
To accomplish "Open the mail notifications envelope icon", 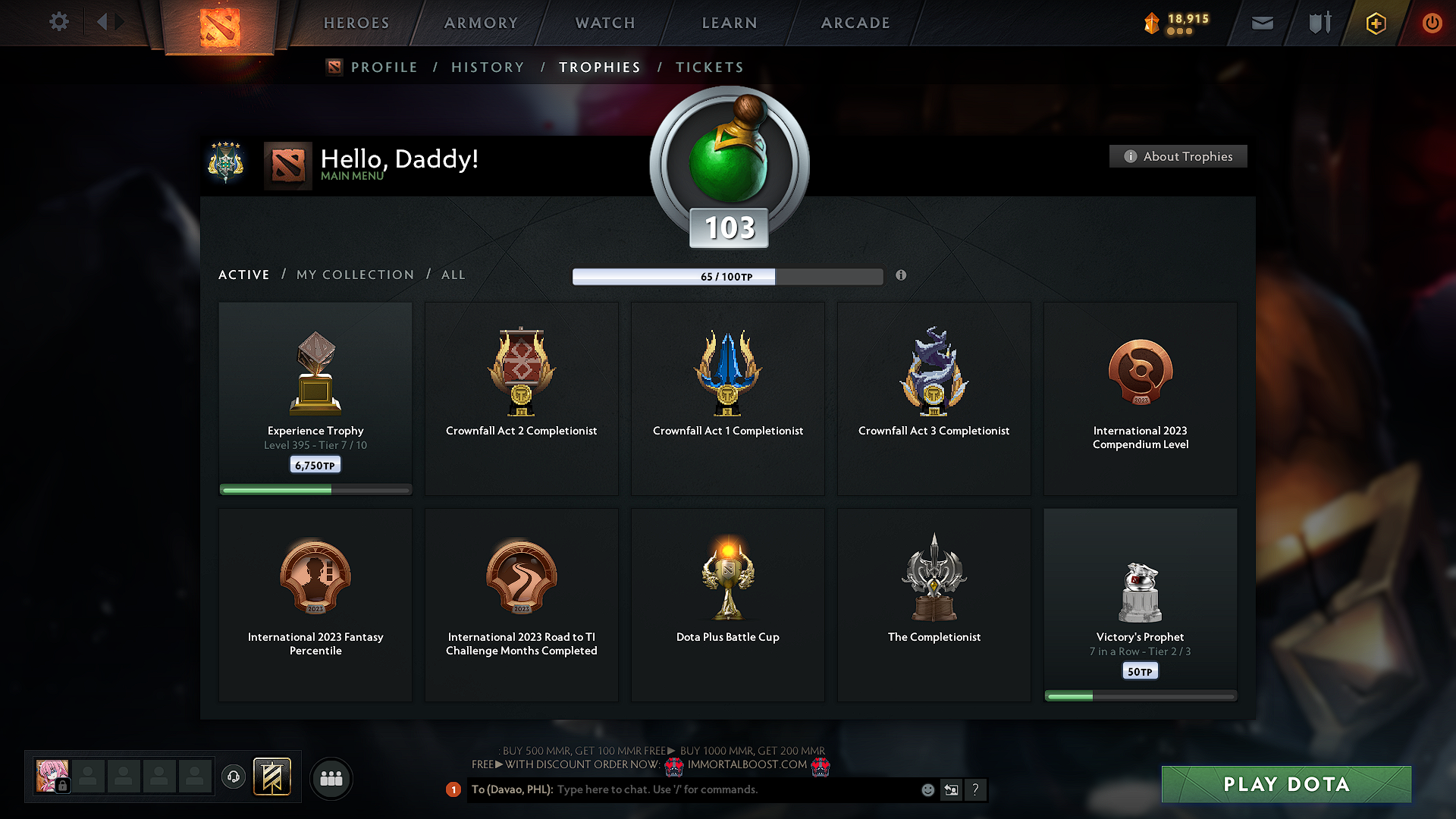I will coord(1262,23).
